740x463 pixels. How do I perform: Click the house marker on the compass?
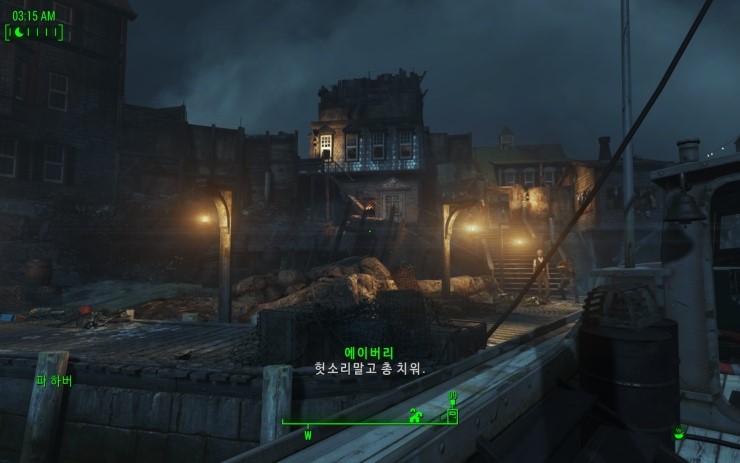point(415,415)
